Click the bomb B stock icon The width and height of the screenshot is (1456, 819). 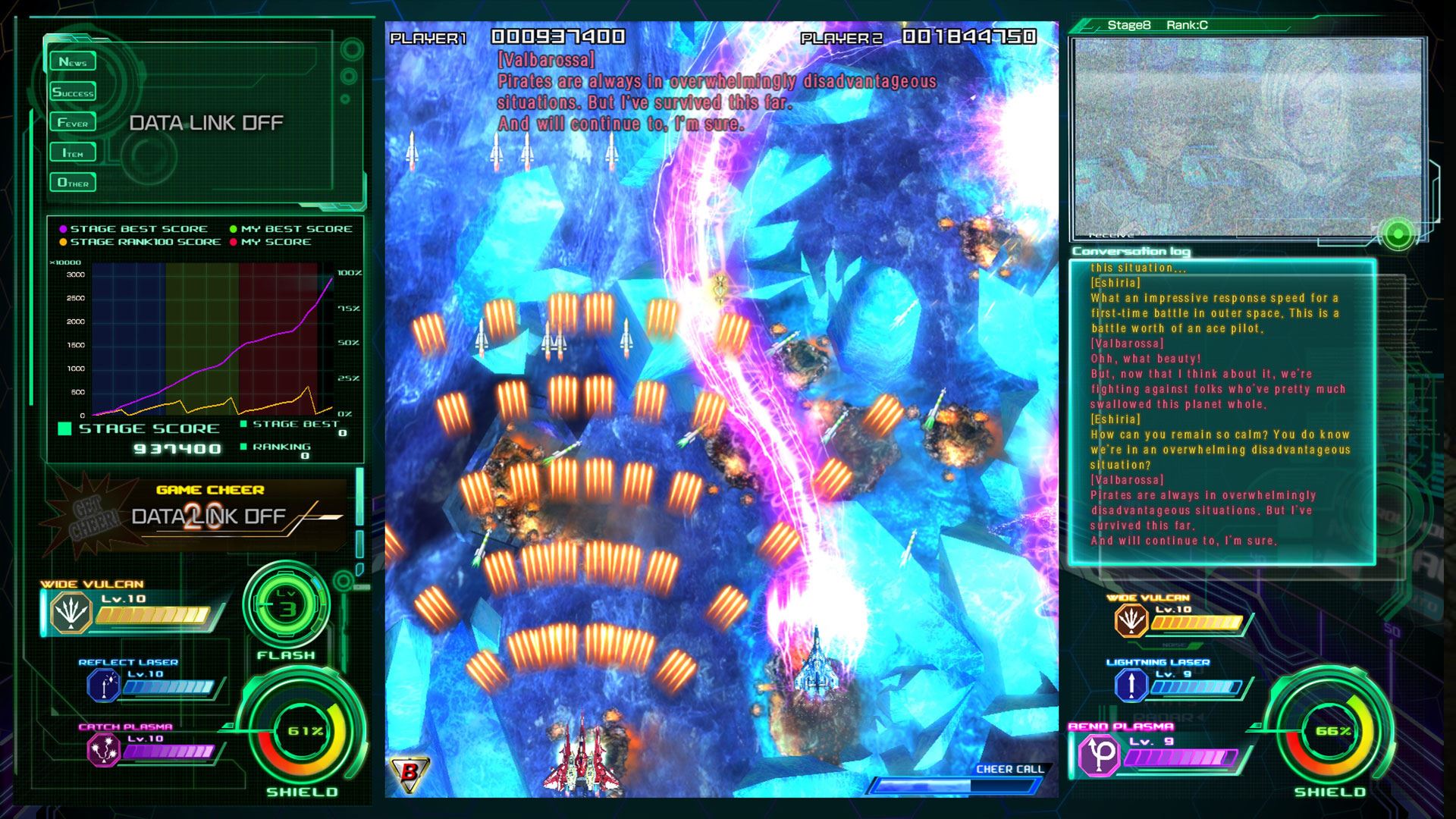point(409,773)
